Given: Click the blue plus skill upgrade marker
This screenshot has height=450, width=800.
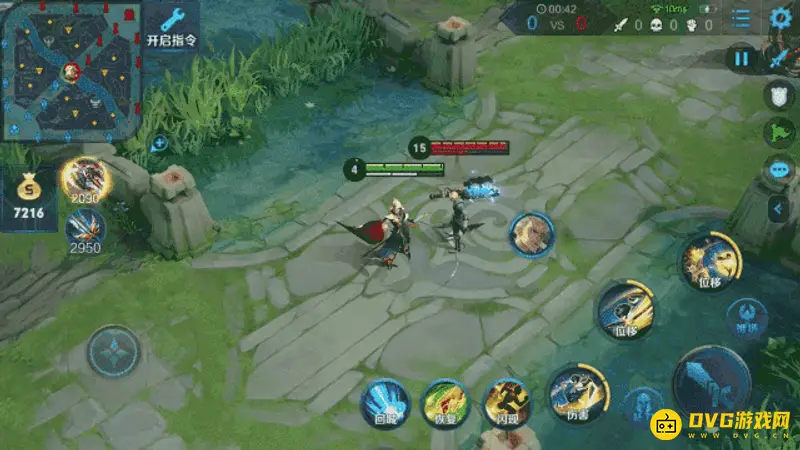Looking at the screenshot, I should (x=159, y=144).
